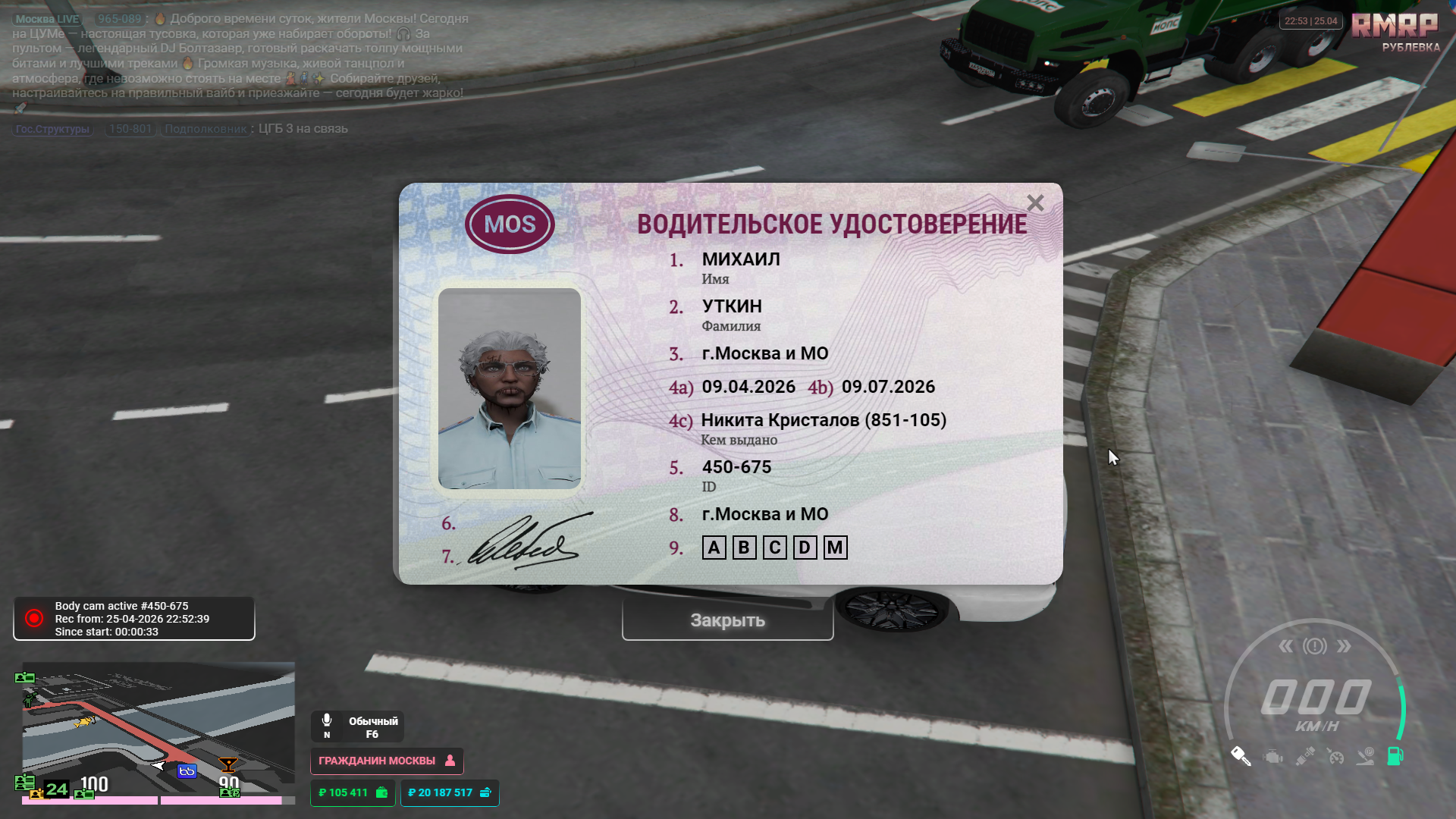Screen dimensions: 1456x819
Task: Click the hazard lights icon above speedometer
Action: (x=1315, y=646)
